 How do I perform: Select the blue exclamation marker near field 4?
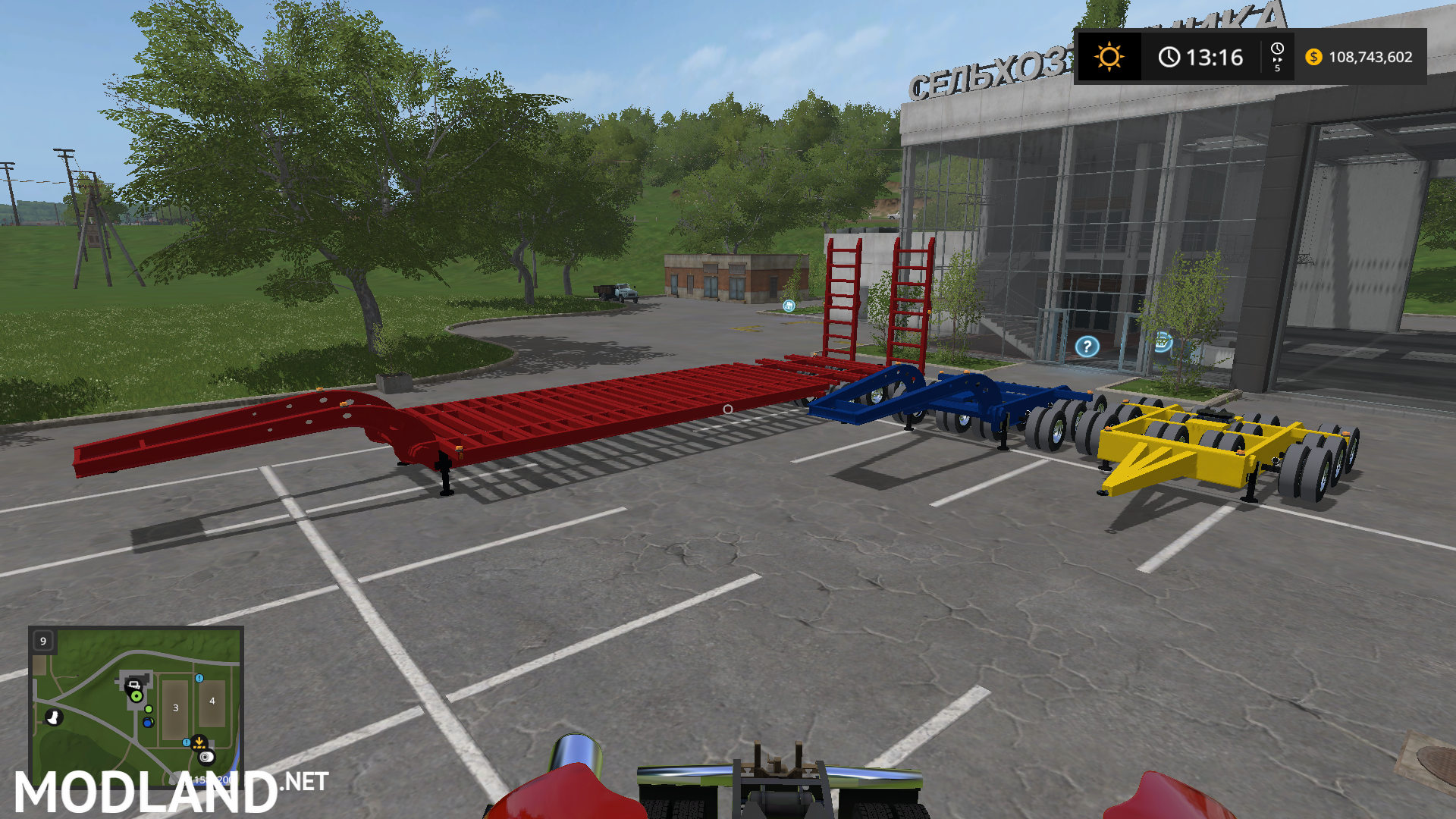199,679
